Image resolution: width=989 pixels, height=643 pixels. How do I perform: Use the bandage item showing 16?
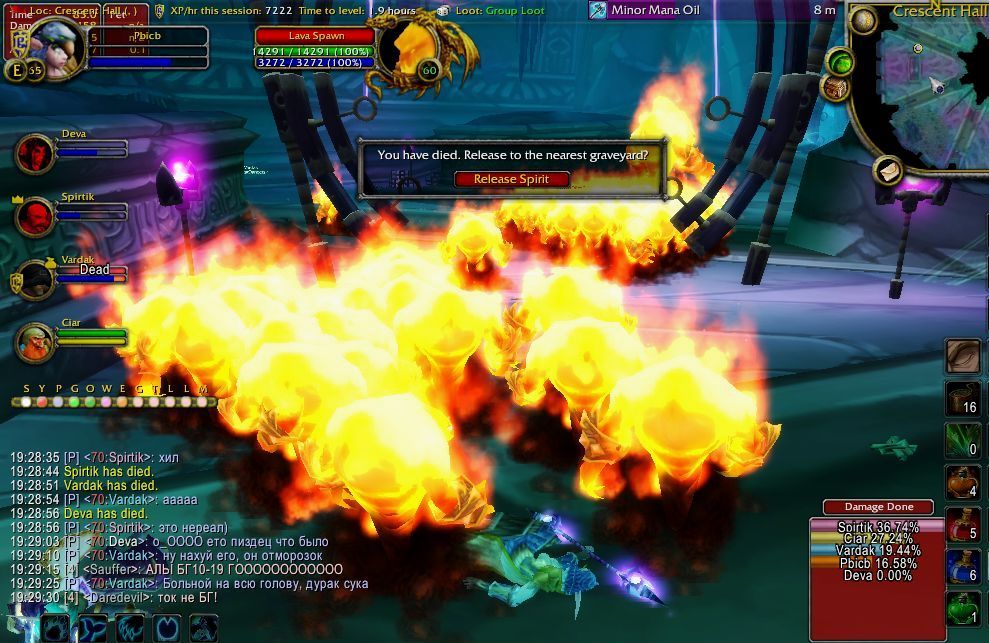(963, 398)
